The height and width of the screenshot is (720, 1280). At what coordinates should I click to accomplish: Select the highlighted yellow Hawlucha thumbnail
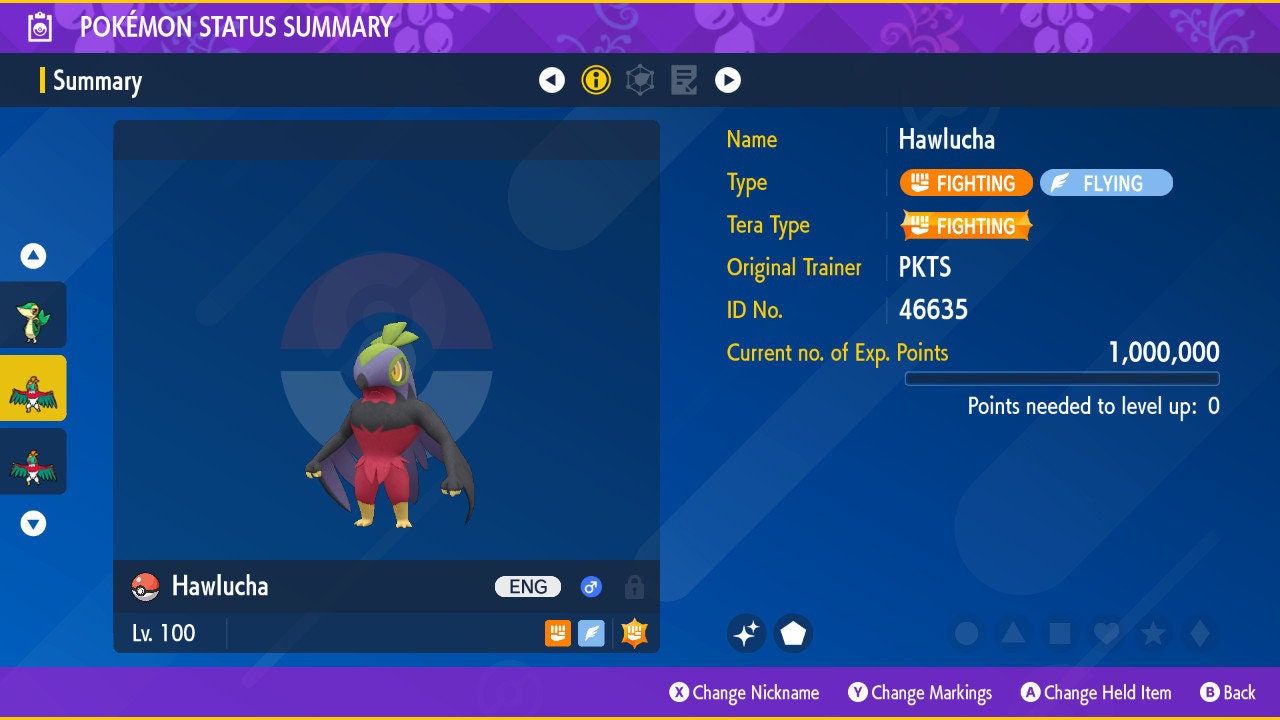click(x=34, y=388)
